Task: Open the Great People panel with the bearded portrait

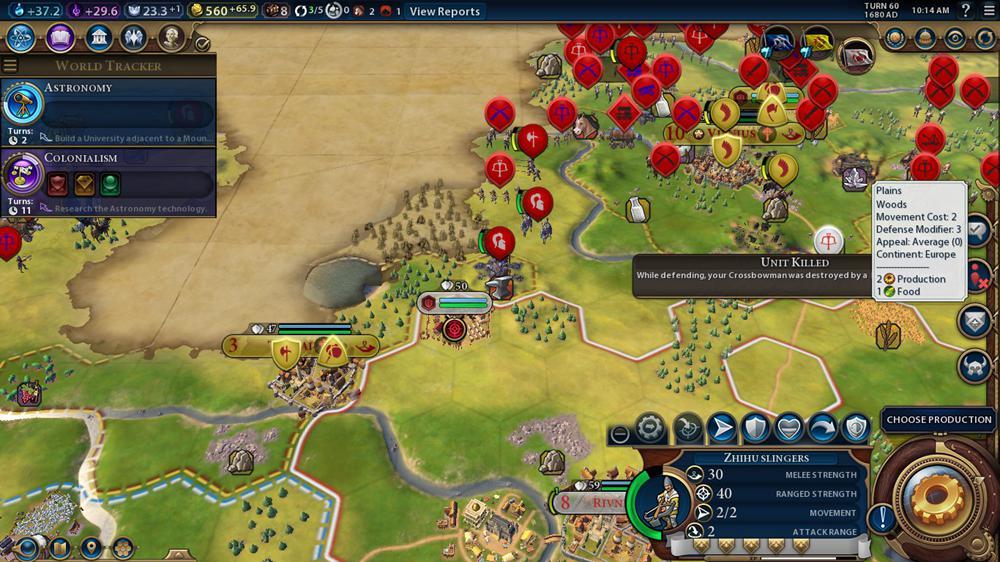Action: (172, 38)
